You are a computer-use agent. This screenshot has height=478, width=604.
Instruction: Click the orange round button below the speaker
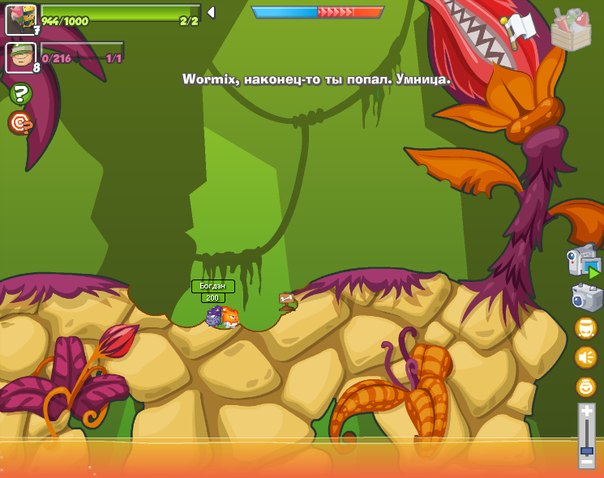point(585,386)
